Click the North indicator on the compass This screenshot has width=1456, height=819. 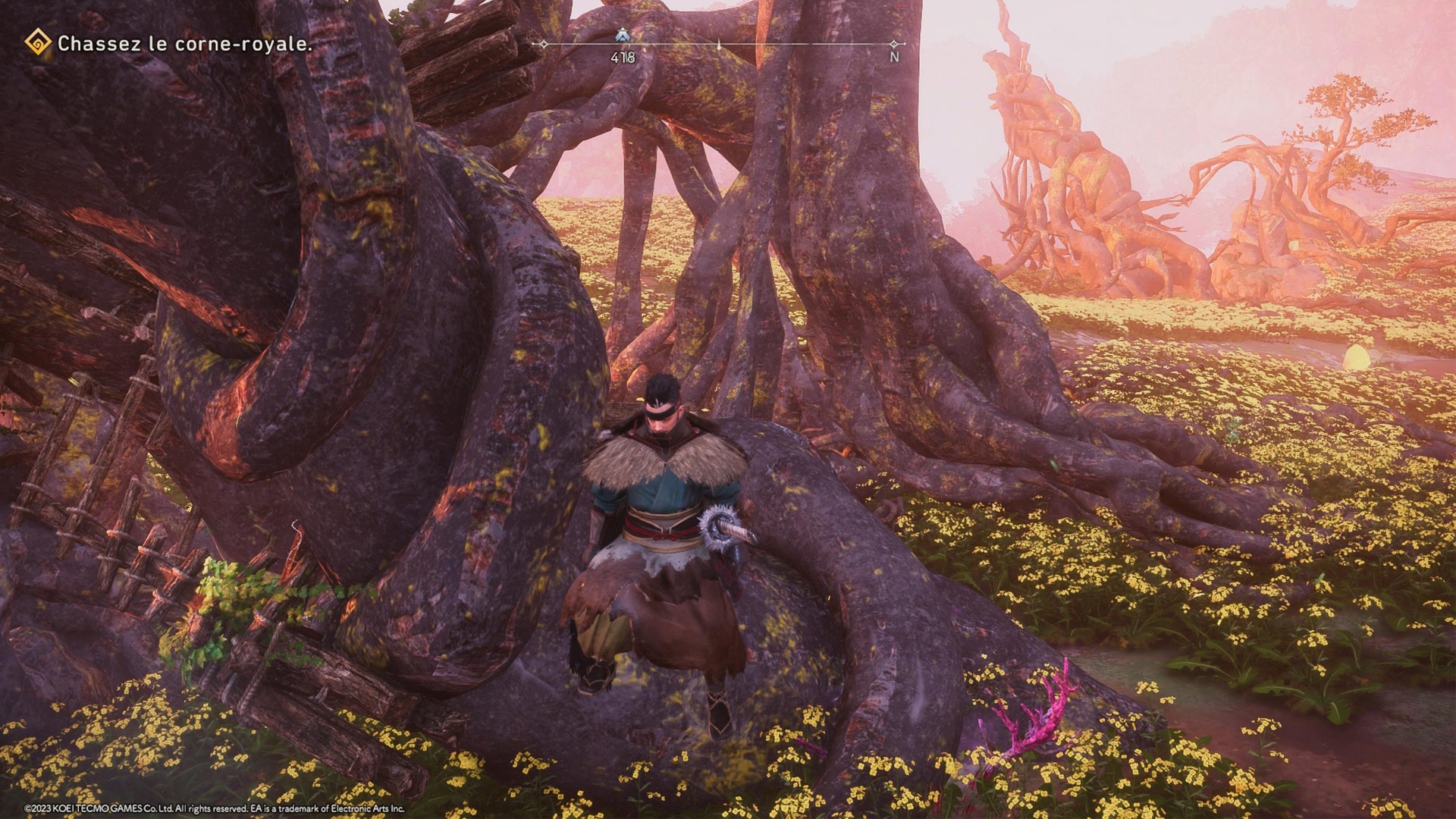click(894, 56)
